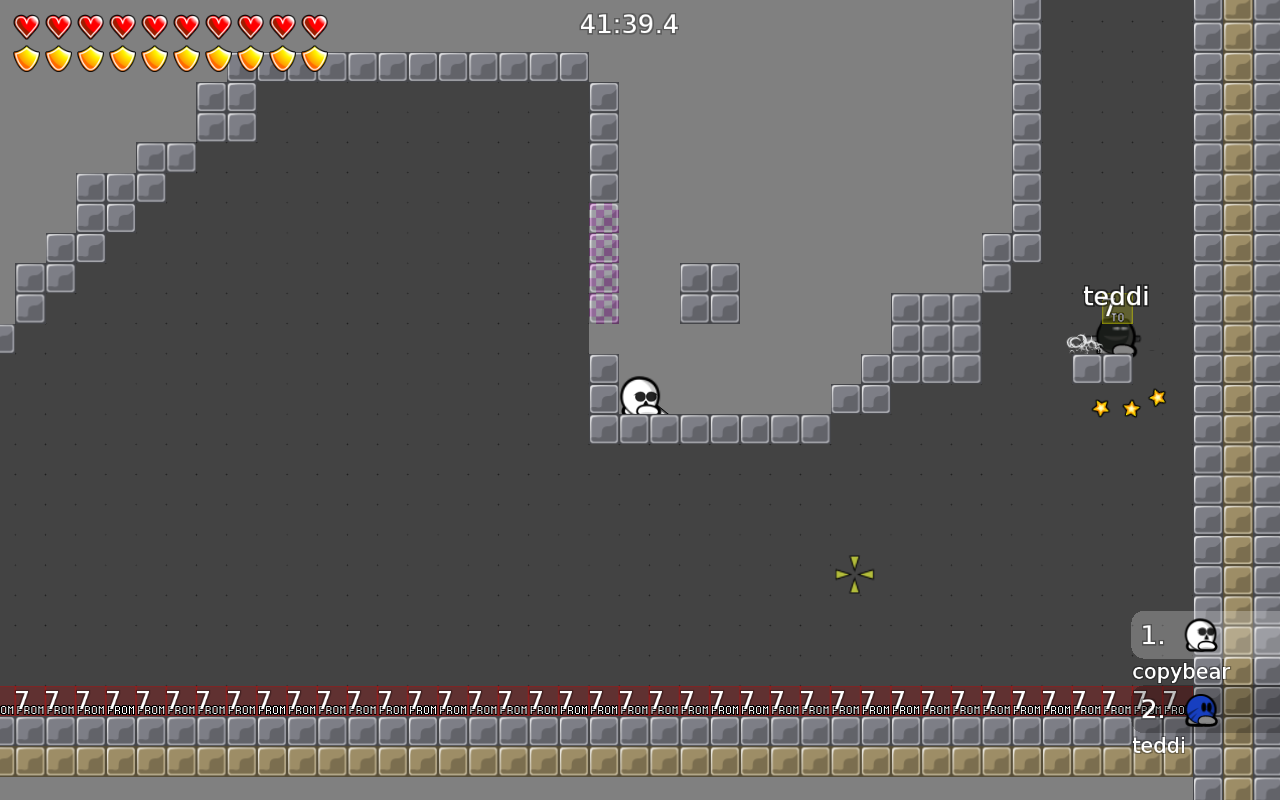Click the fifth heart to expand health details
Screen dimensions: 1280x800
tap(155, 27)
